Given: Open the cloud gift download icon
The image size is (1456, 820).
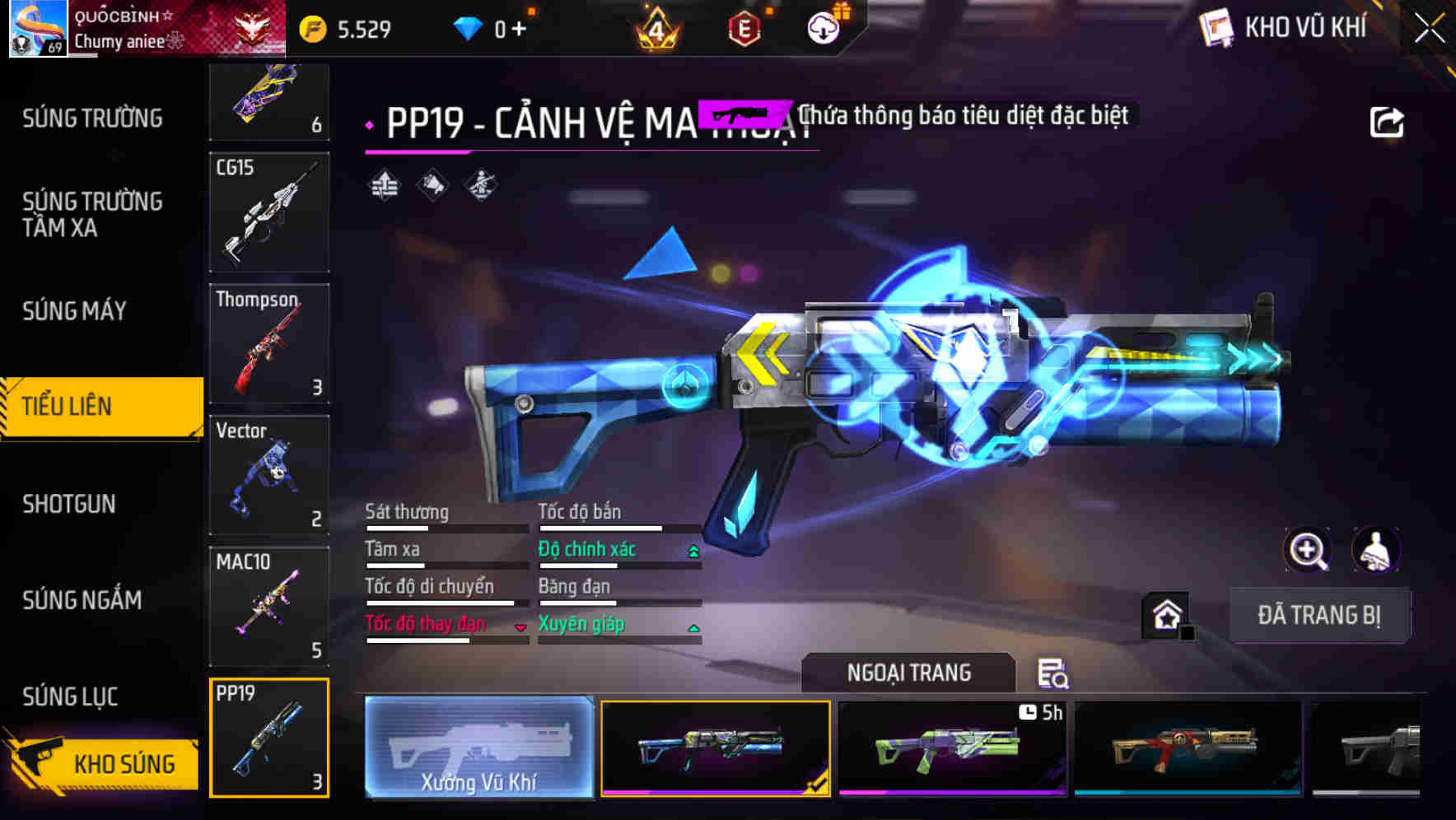Looking at the screenshot, I should [x=823, y=27].
